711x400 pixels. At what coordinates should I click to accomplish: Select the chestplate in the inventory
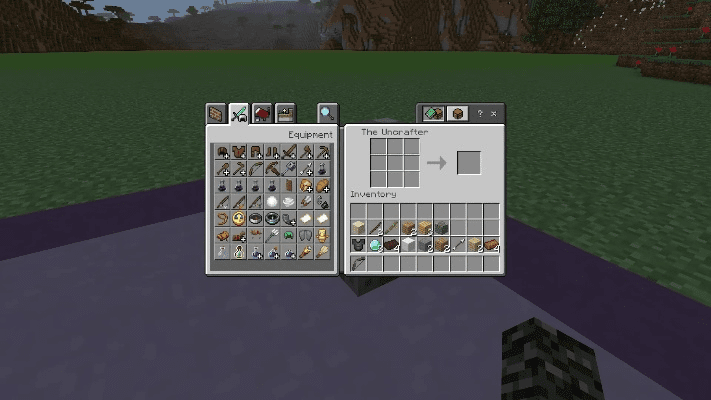[x=358, y=245]
